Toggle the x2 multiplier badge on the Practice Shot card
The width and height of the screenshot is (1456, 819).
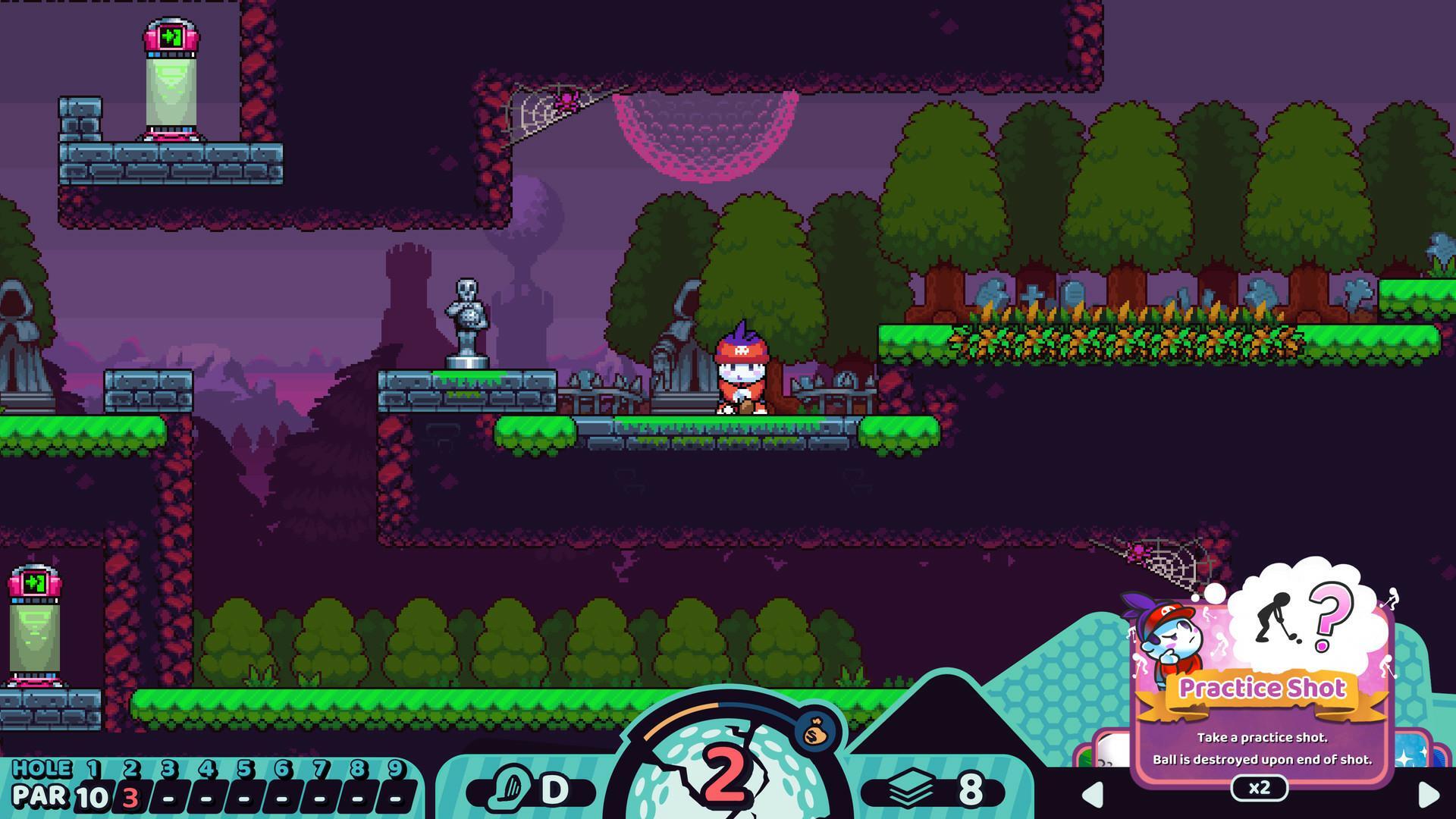point(1260,789)
